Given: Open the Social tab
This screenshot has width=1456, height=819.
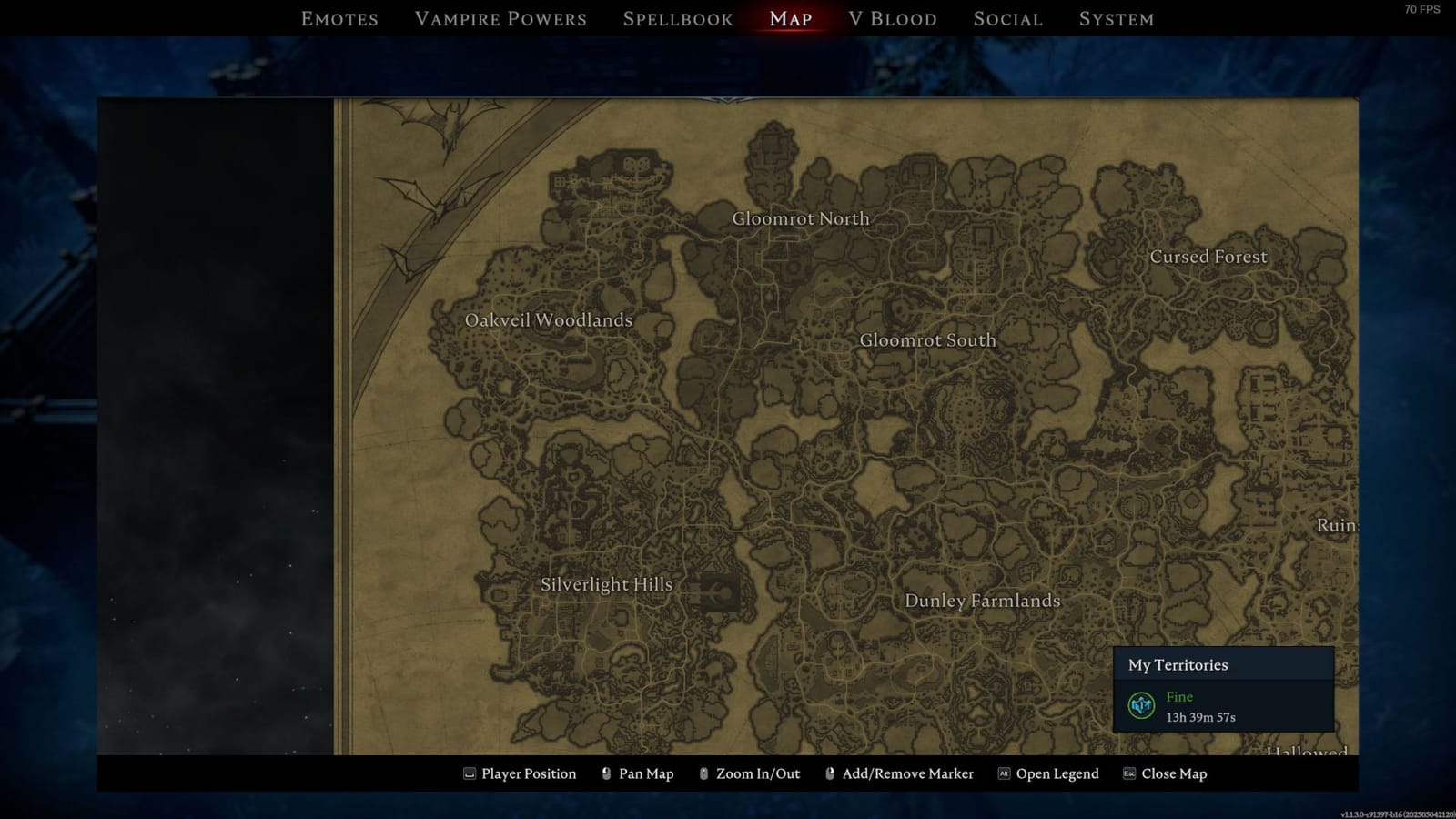Looking at the screenshot, I should coord(1007,18).
